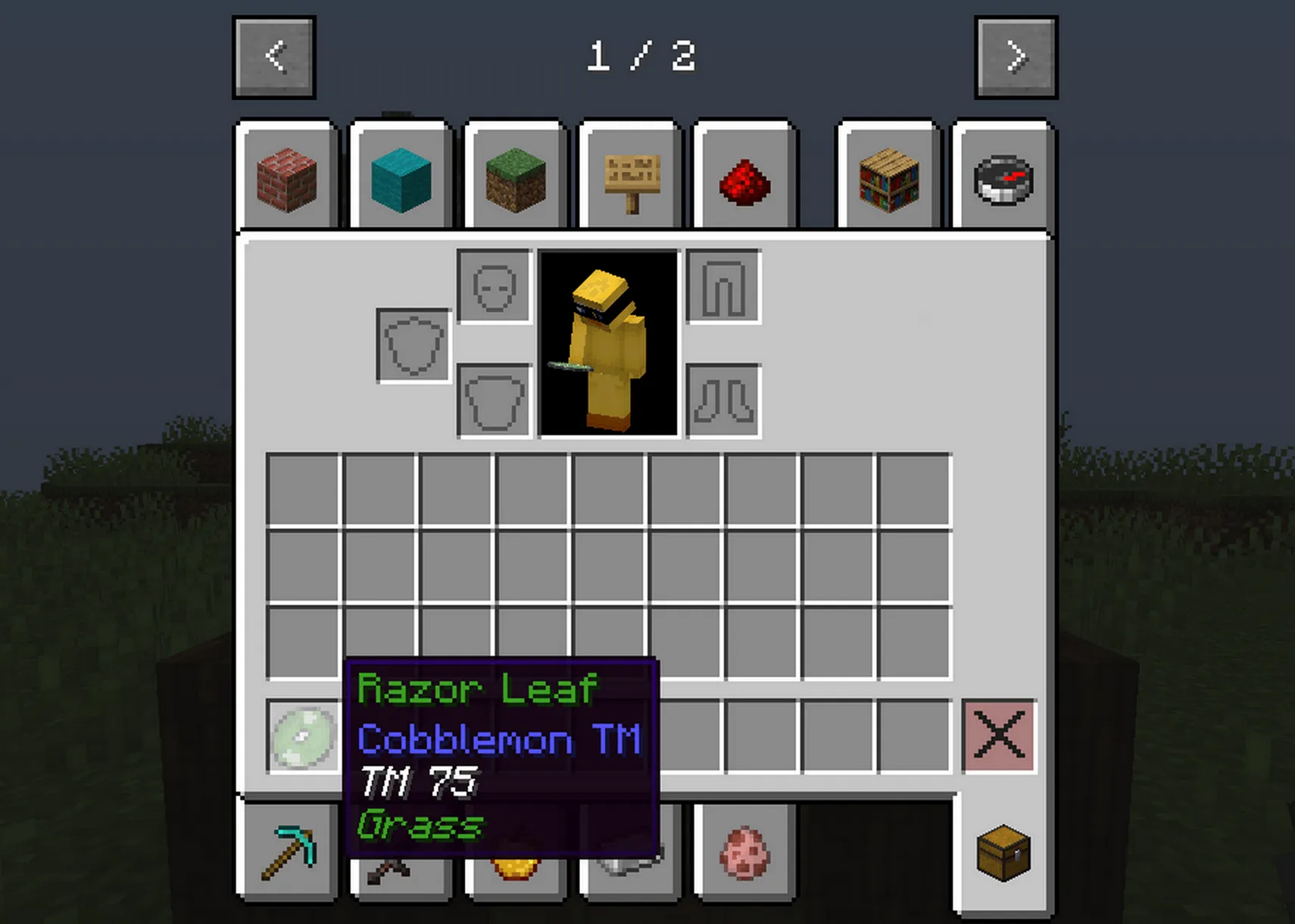
Task: Click the empty helmet armor slot
Action: click(494, 288)
